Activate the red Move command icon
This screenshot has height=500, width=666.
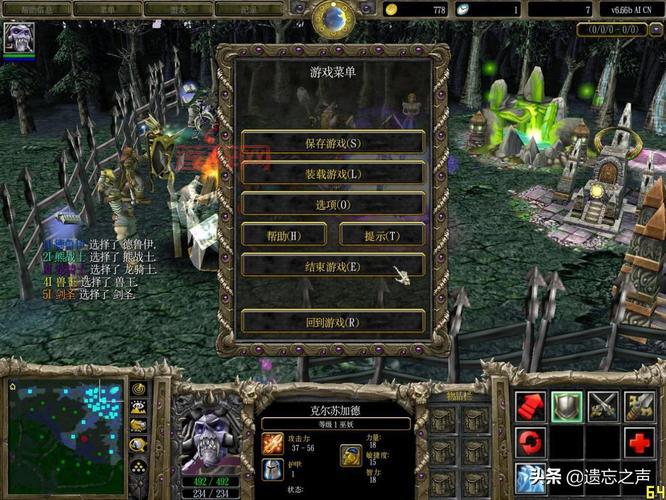pyautogui.click(x=530, y=405)
